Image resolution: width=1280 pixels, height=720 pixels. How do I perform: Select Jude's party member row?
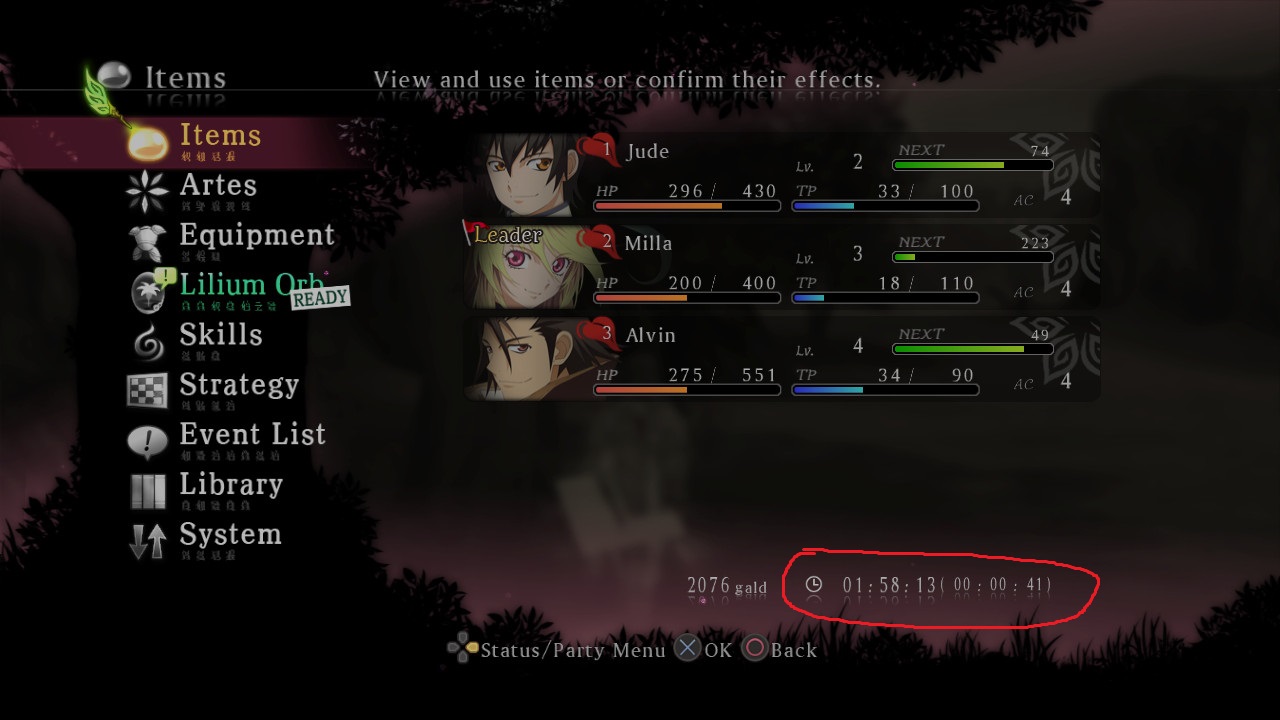click(x=785, y=175)
